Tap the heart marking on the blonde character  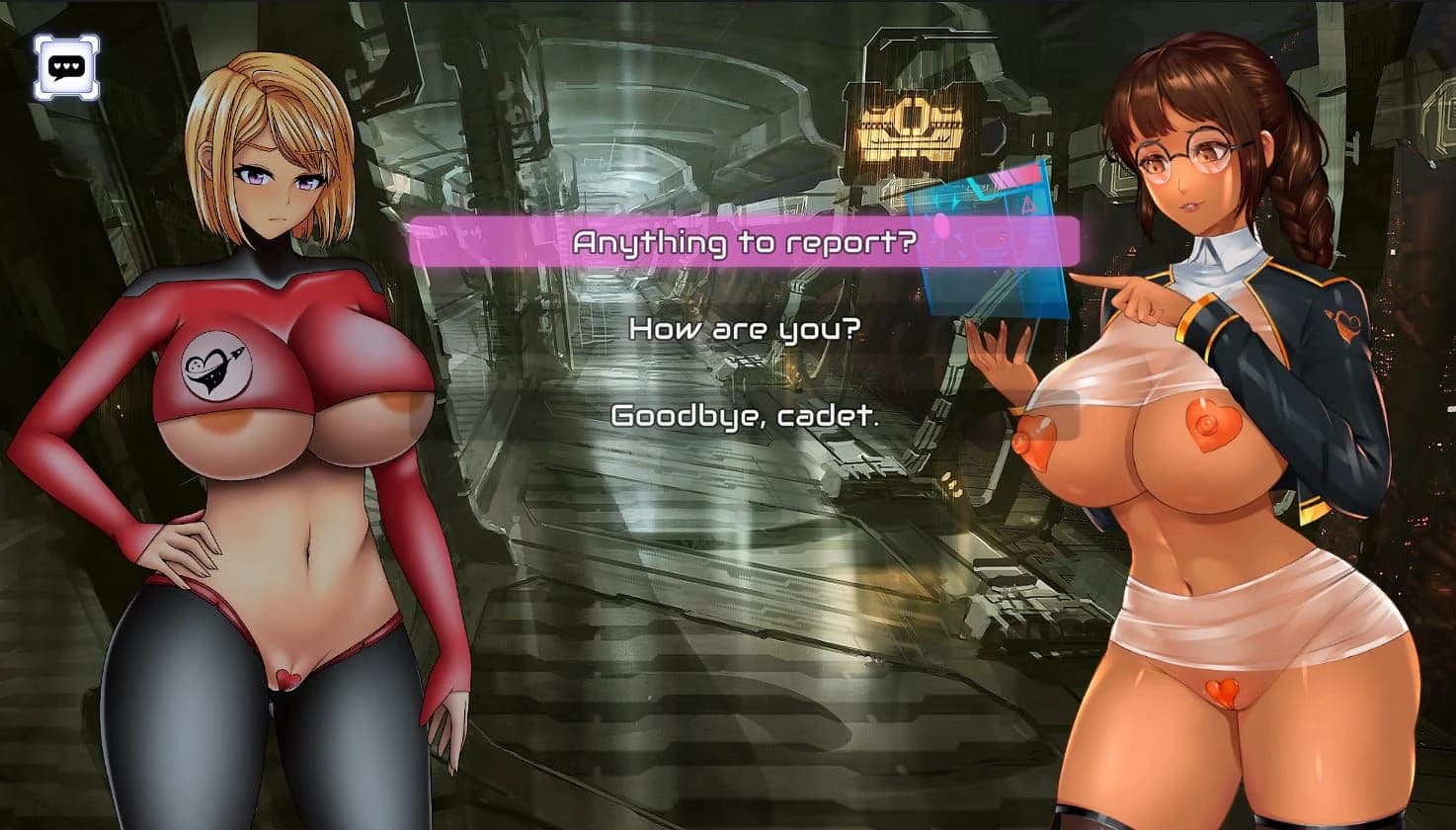pyautogui.click(x=287, y=680)
